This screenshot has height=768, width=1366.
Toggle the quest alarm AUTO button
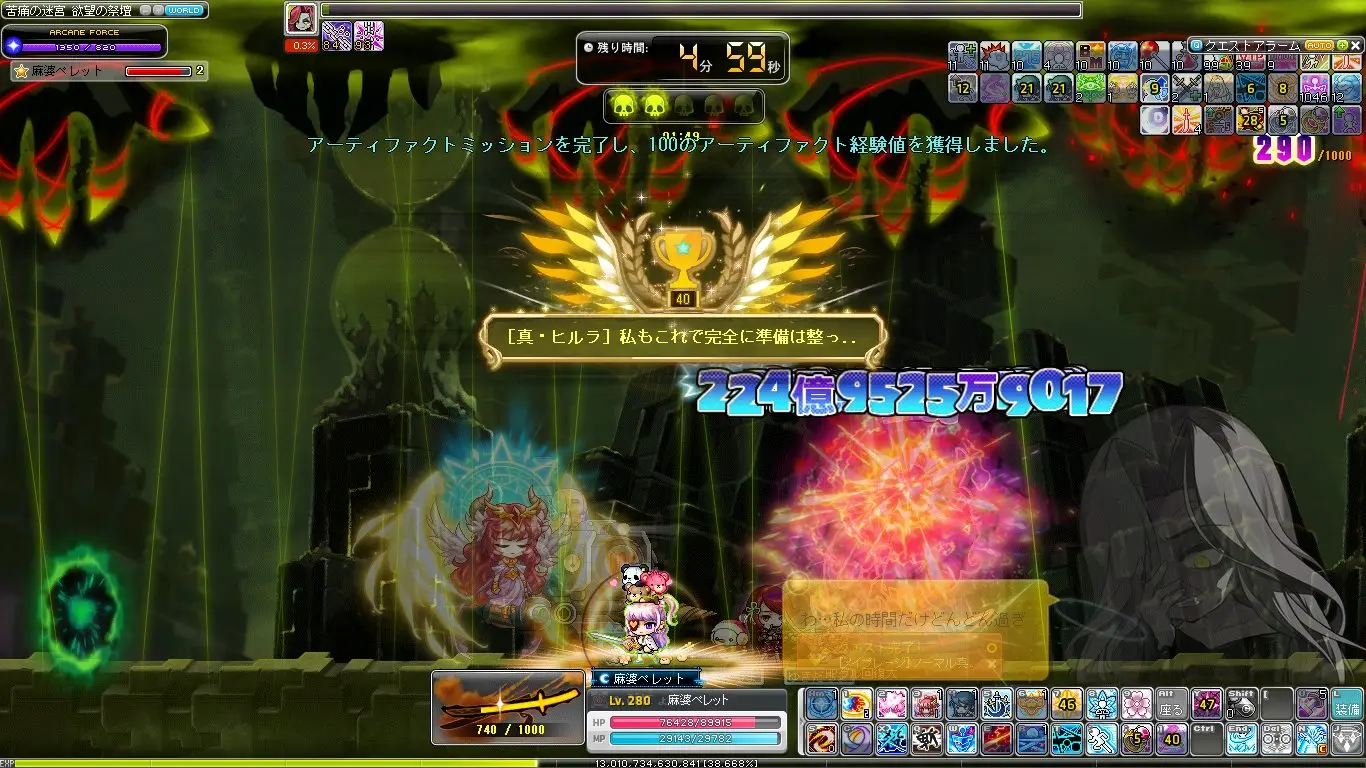pyautogui.click(x=1319, y=46)
